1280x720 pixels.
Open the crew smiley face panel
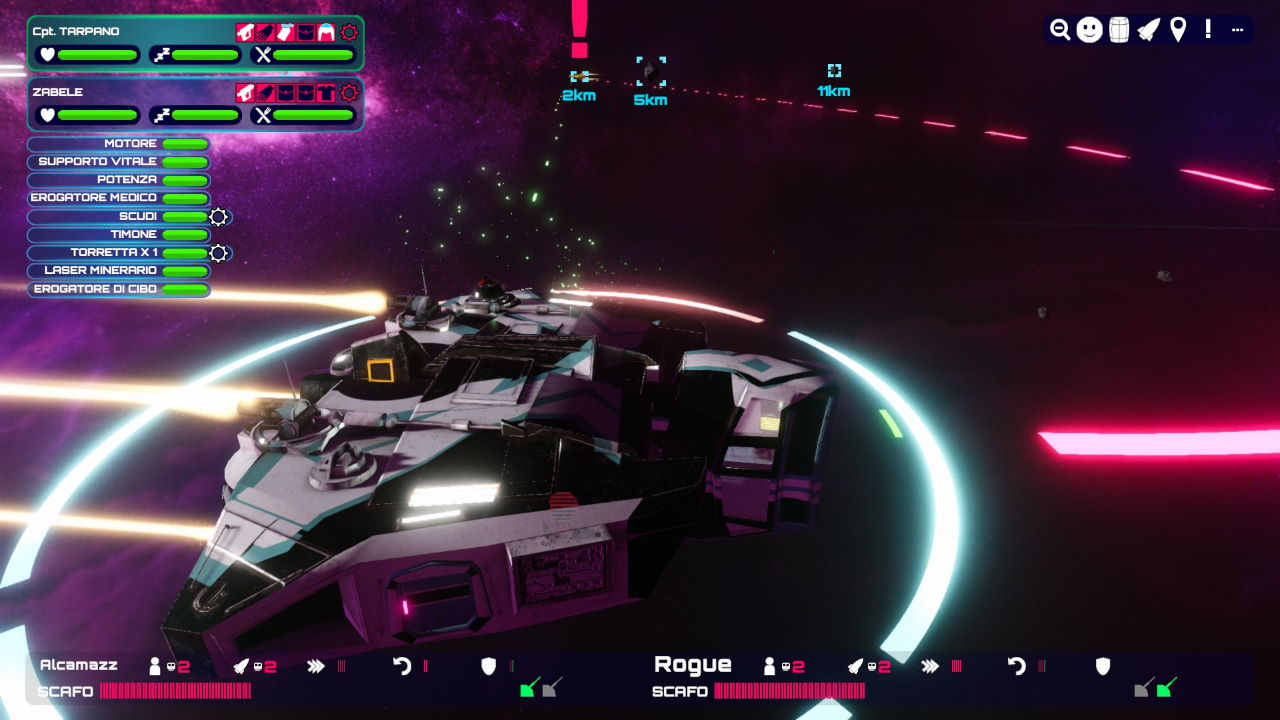[x=1090, y=30]
